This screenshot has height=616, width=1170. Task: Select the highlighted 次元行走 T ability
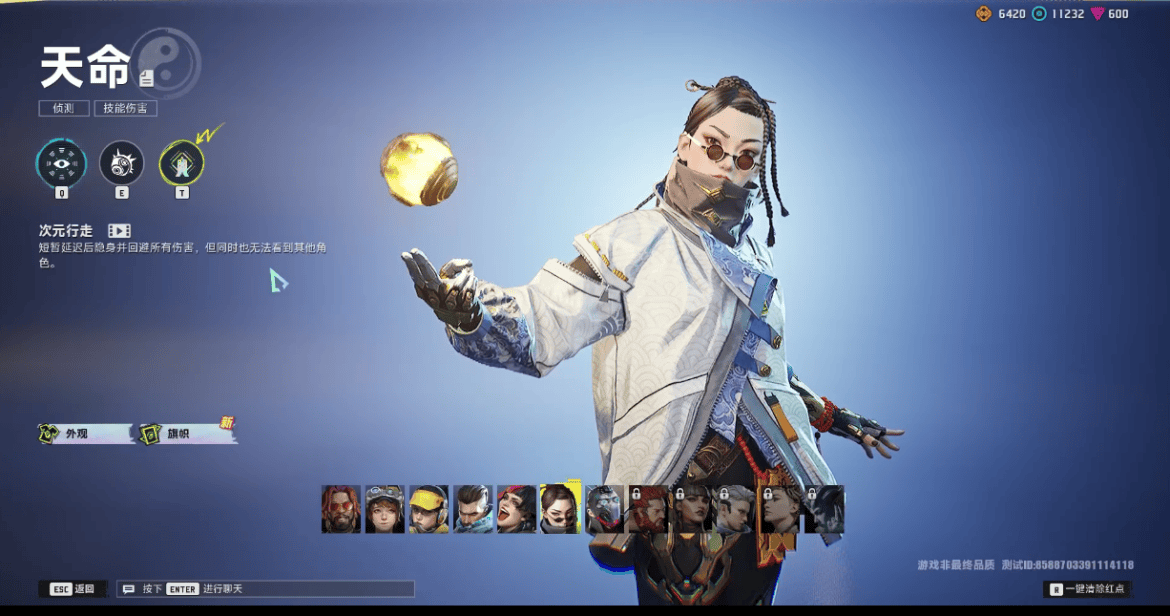tap(182, 163)
